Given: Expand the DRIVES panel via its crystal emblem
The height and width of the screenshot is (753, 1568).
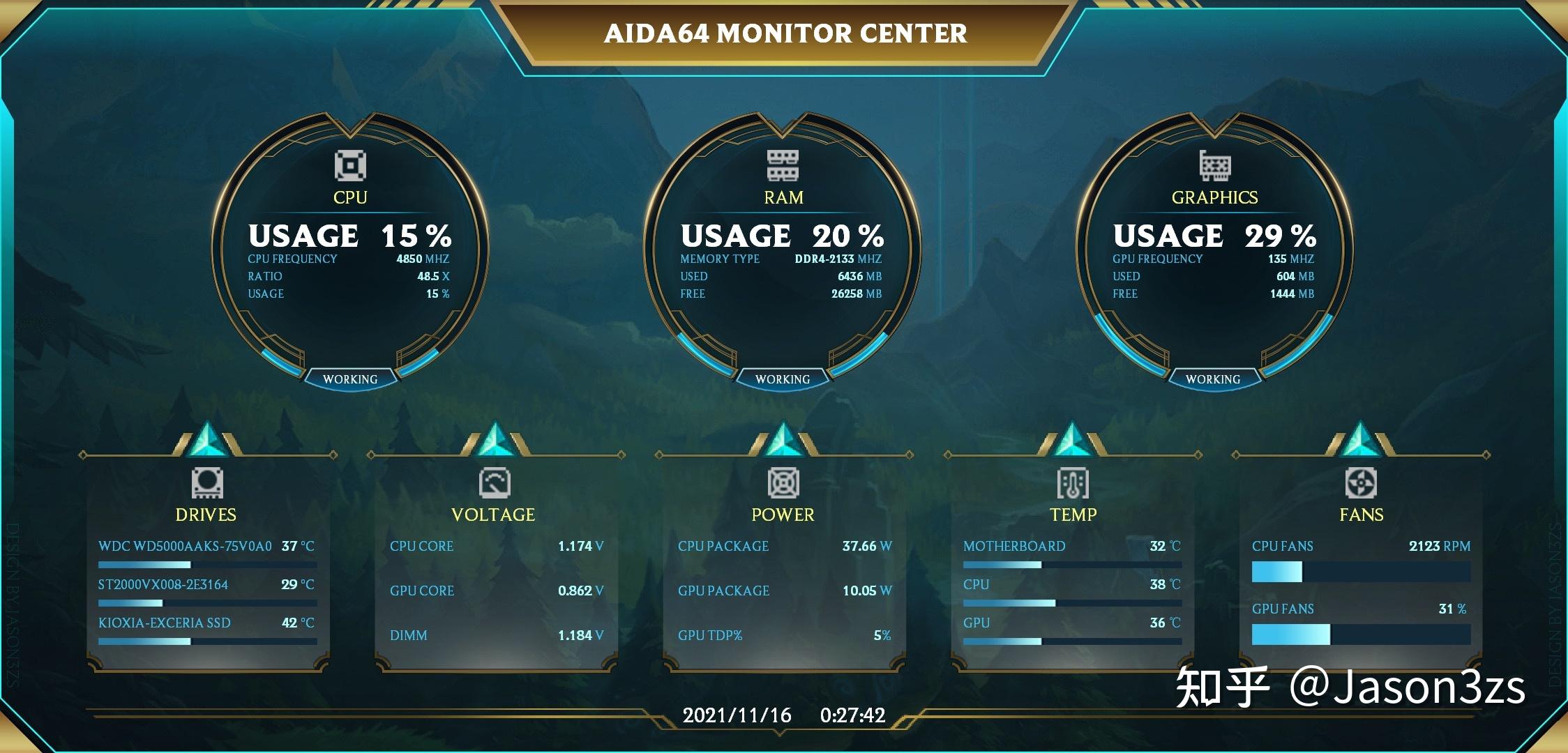Looking at the screenshot, I should [207, 439].
